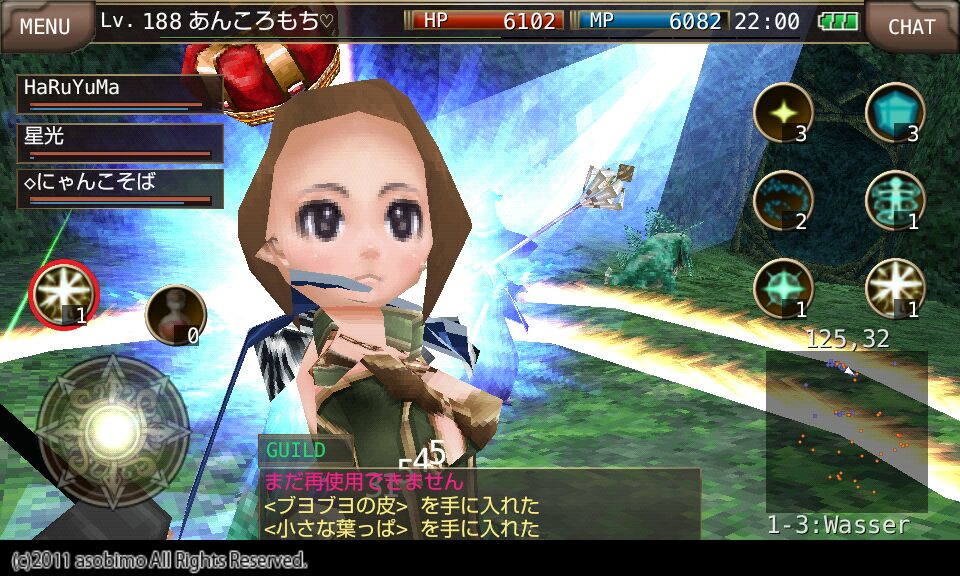Open the CHAT panel
The image size is (960, 576).
(x=911, y=26)
